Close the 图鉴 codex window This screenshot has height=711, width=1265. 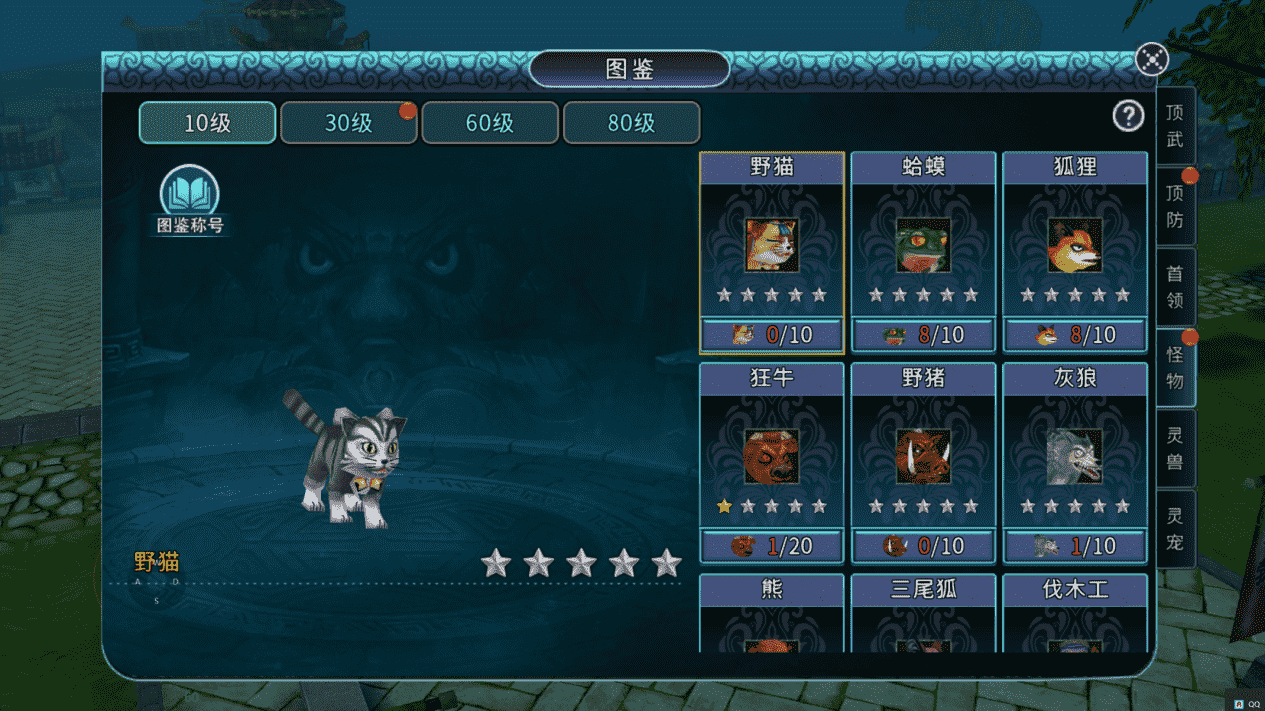click(x=1152, y=59)
